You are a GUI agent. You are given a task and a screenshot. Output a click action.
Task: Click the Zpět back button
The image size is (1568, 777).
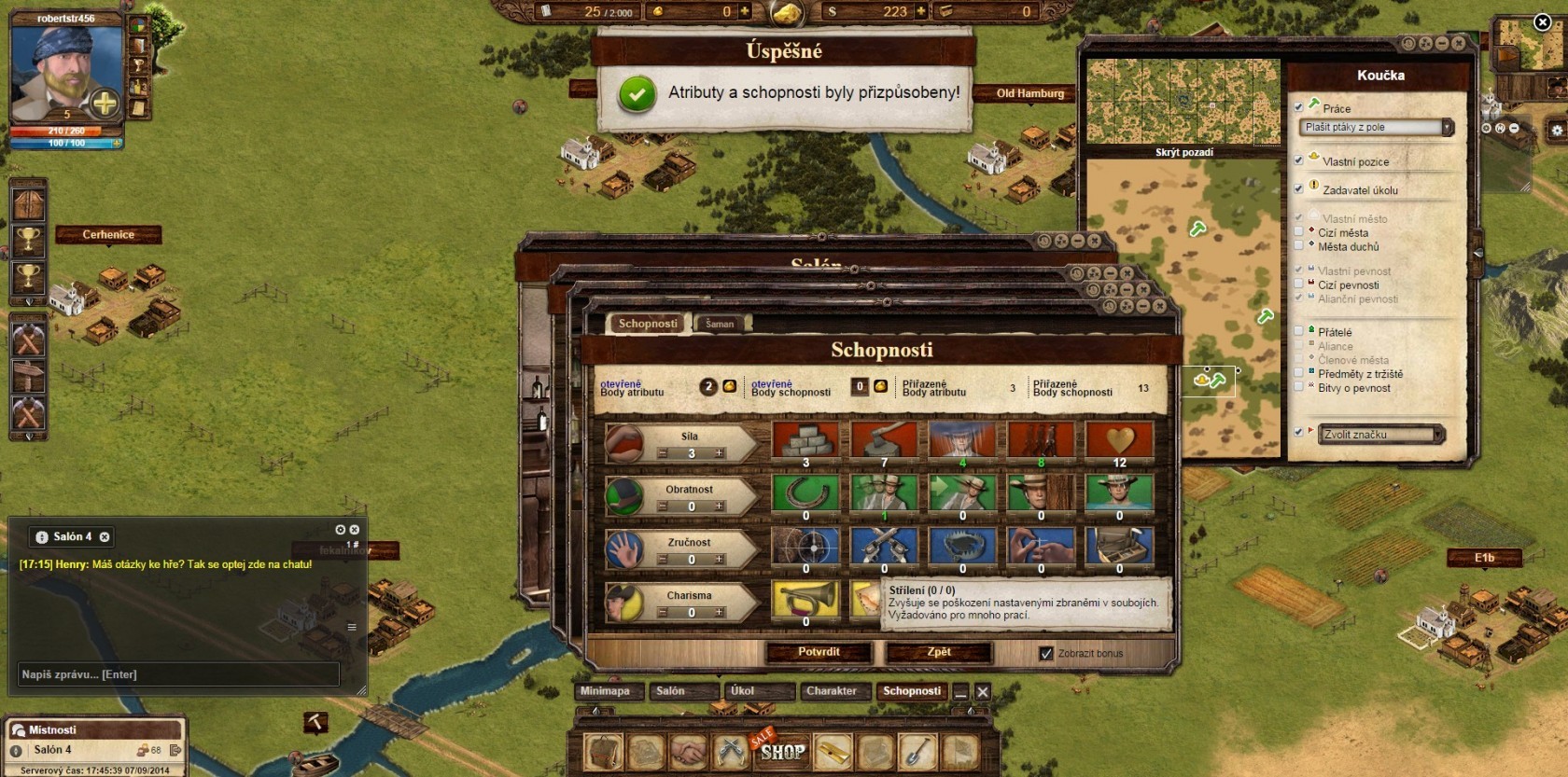tap(939, 652)
